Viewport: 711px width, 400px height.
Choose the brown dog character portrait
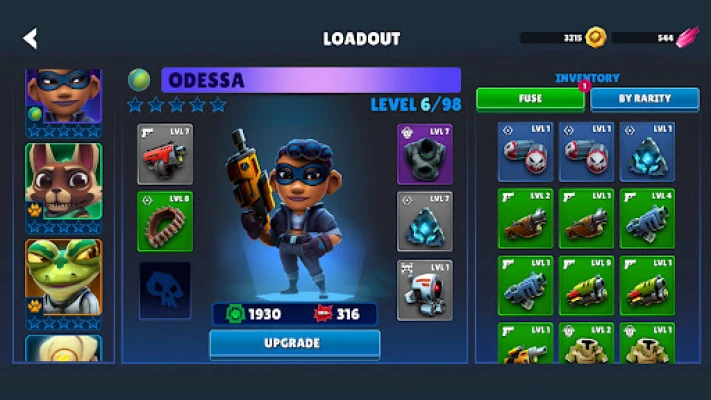click(63, 182)
